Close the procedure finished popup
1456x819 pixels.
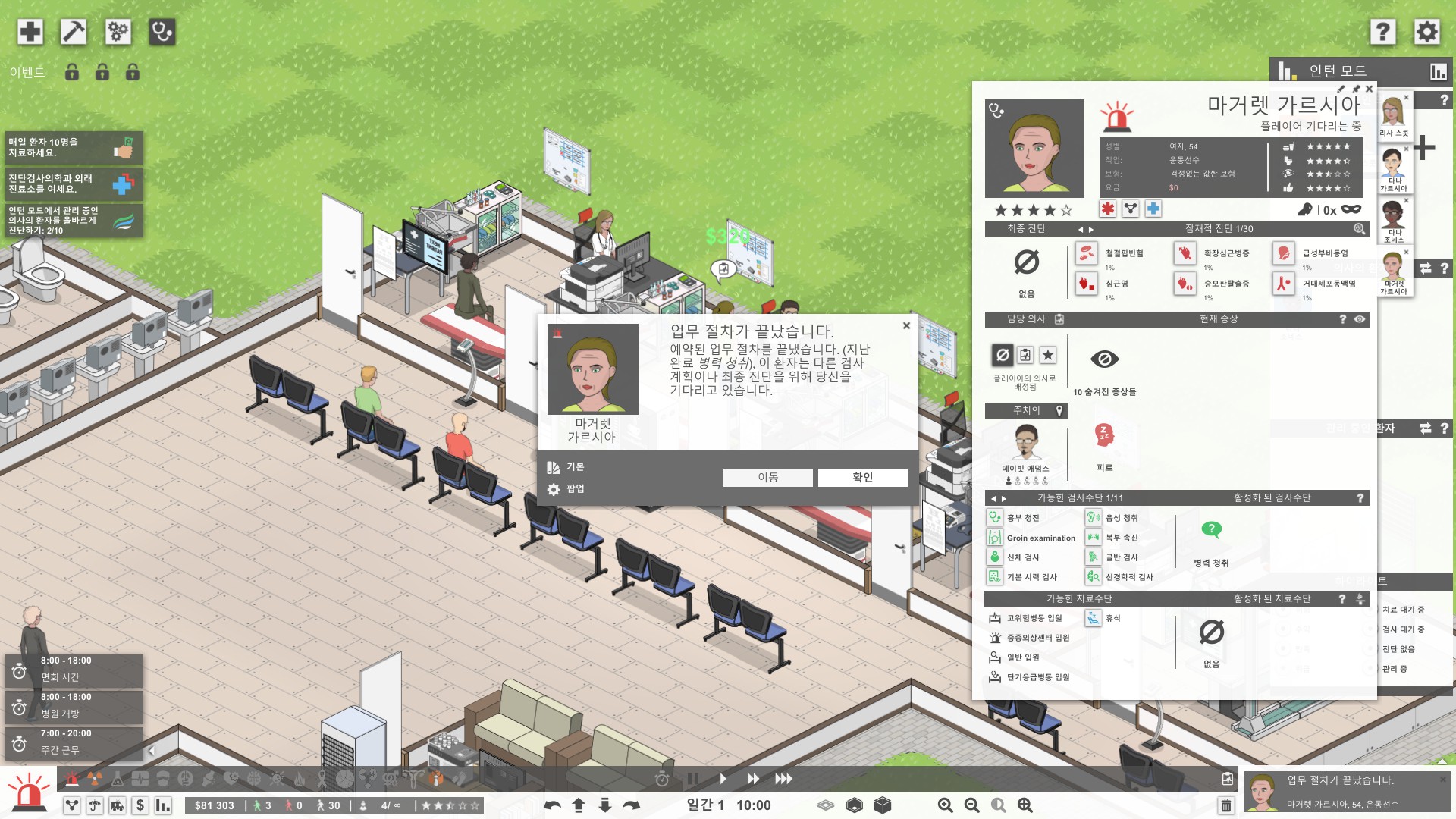[x=906, y=325]
